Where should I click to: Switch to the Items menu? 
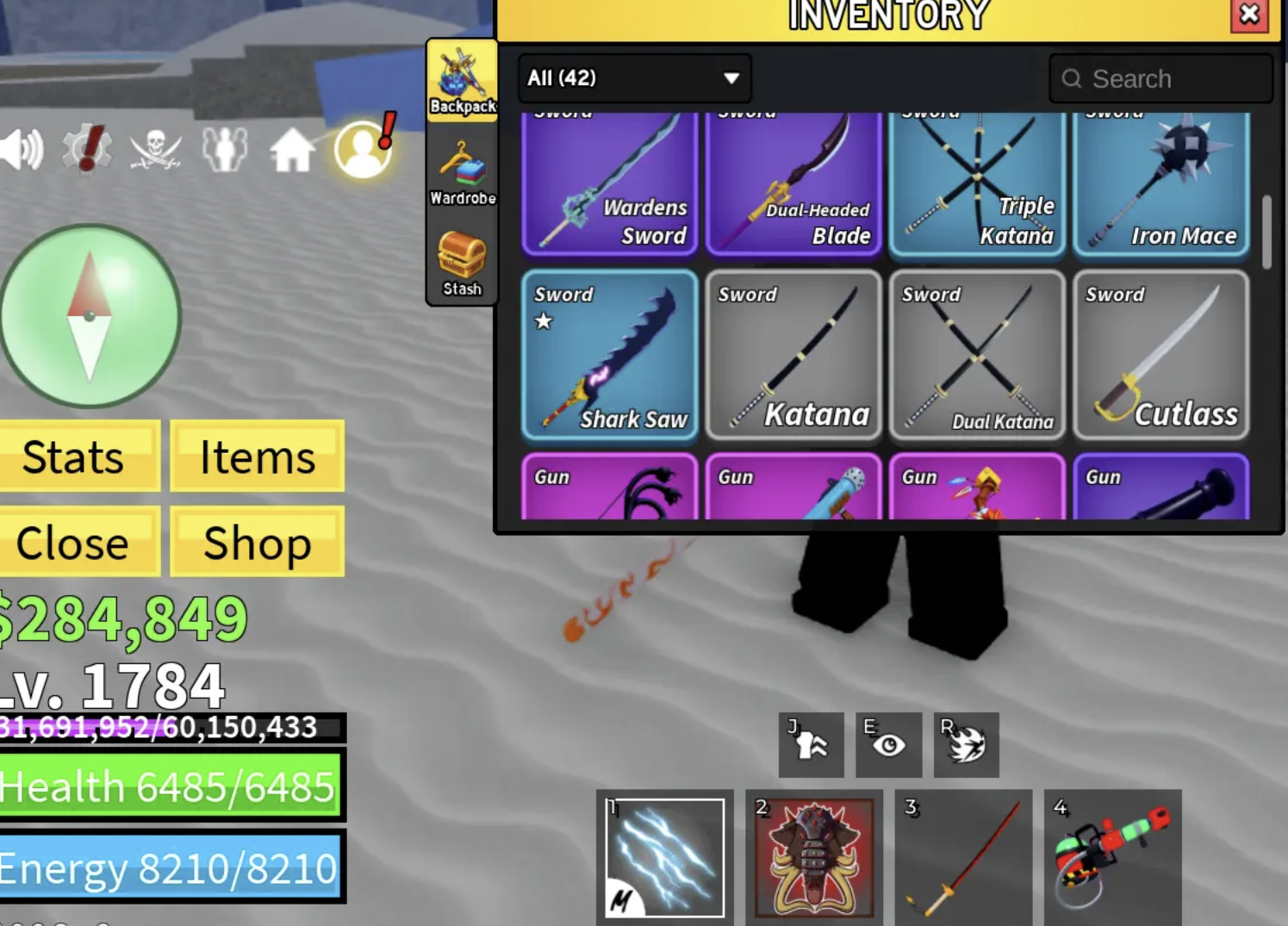point(256,457)
